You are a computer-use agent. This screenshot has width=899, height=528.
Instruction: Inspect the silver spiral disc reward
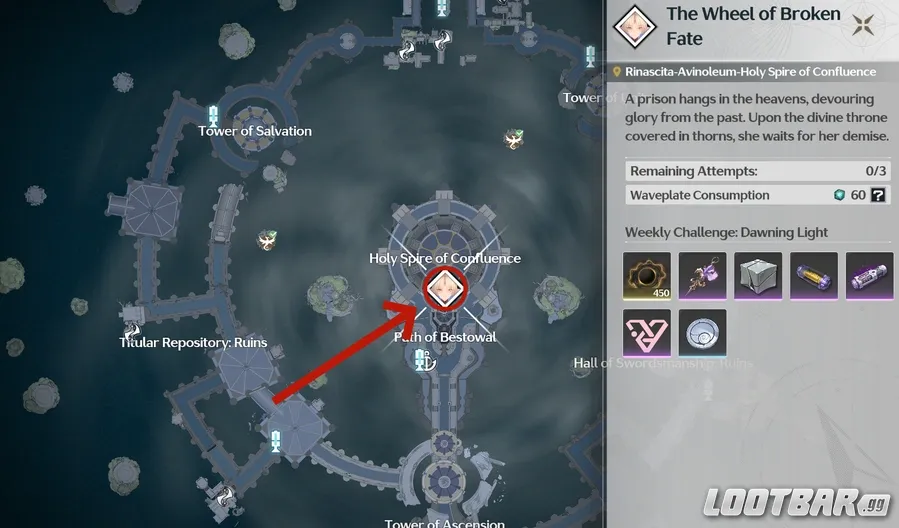click(702, 333)
